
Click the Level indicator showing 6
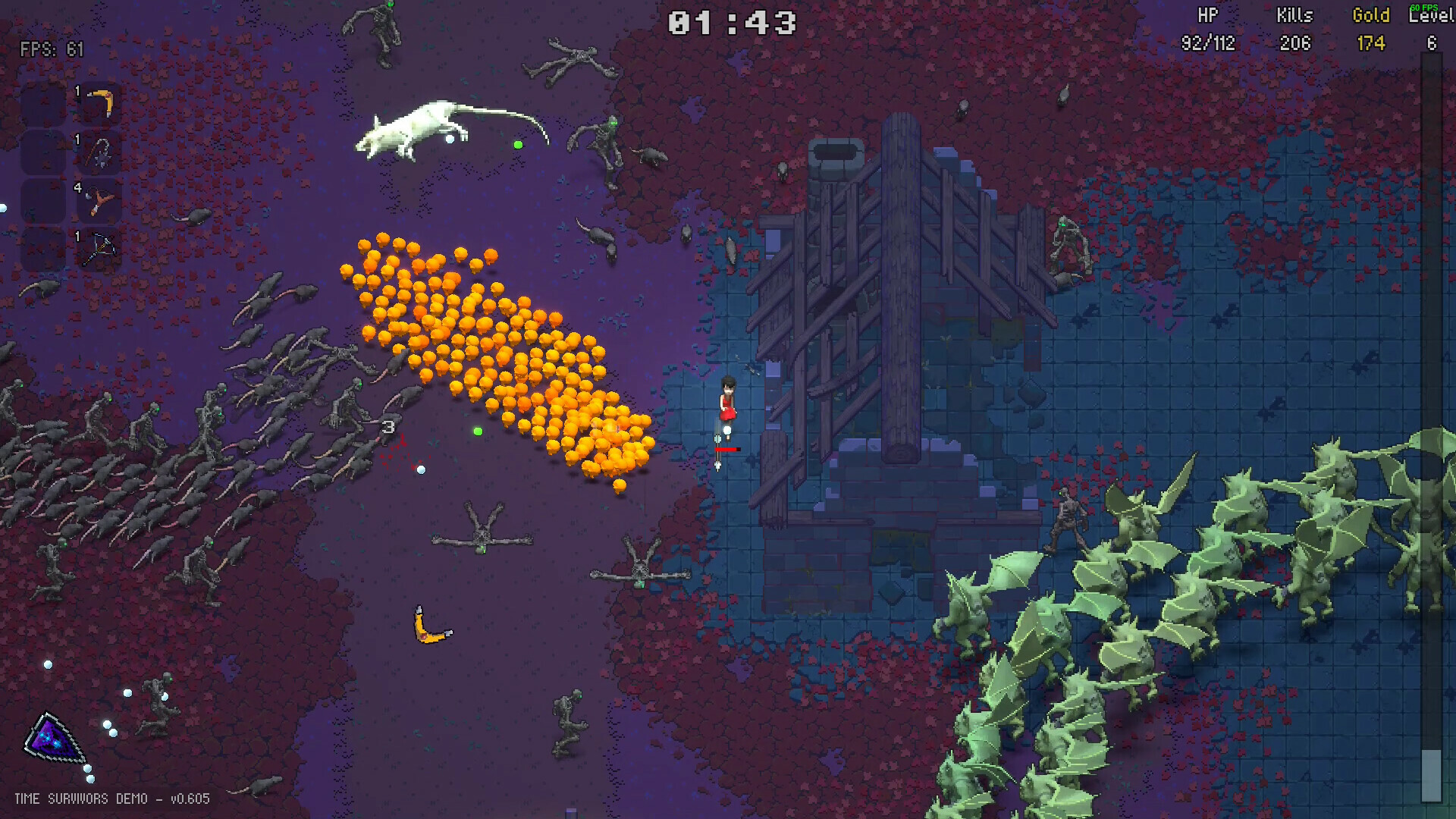[x=1432, y=44]
